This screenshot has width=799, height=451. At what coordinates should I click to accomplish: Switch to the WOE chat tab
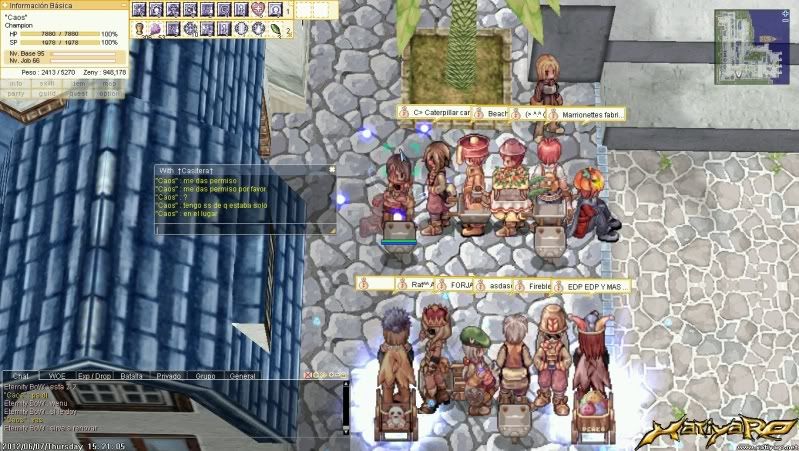(x=56, y=376)
